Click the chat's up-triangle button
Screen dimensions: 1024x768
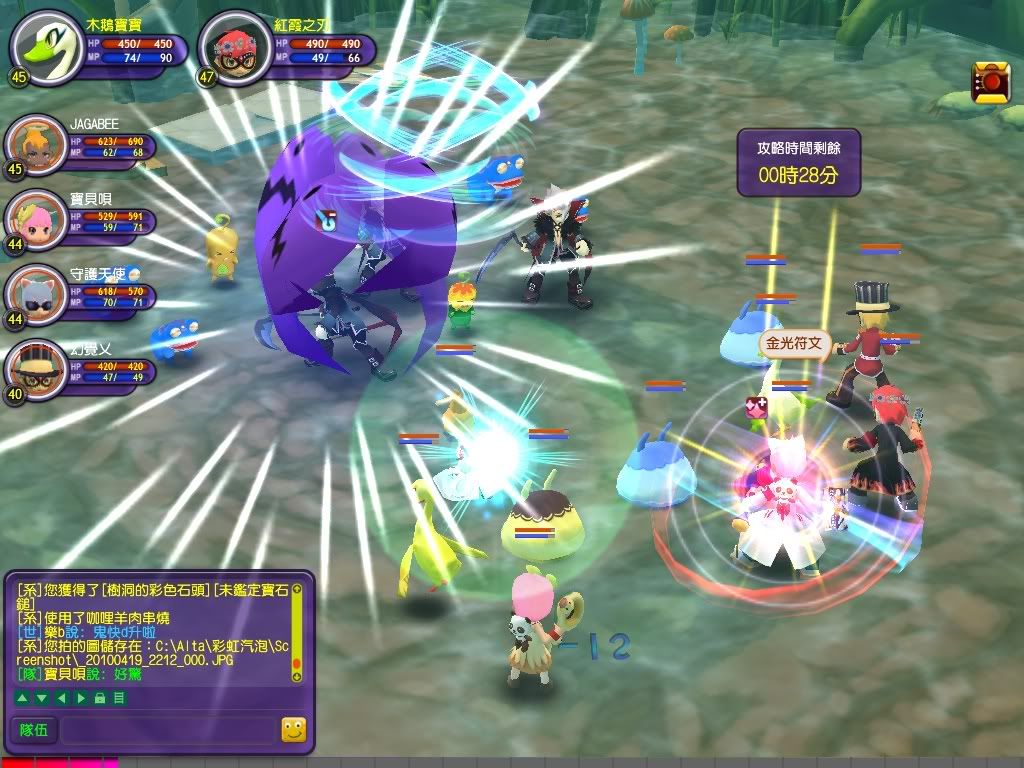tap(22, 697)
